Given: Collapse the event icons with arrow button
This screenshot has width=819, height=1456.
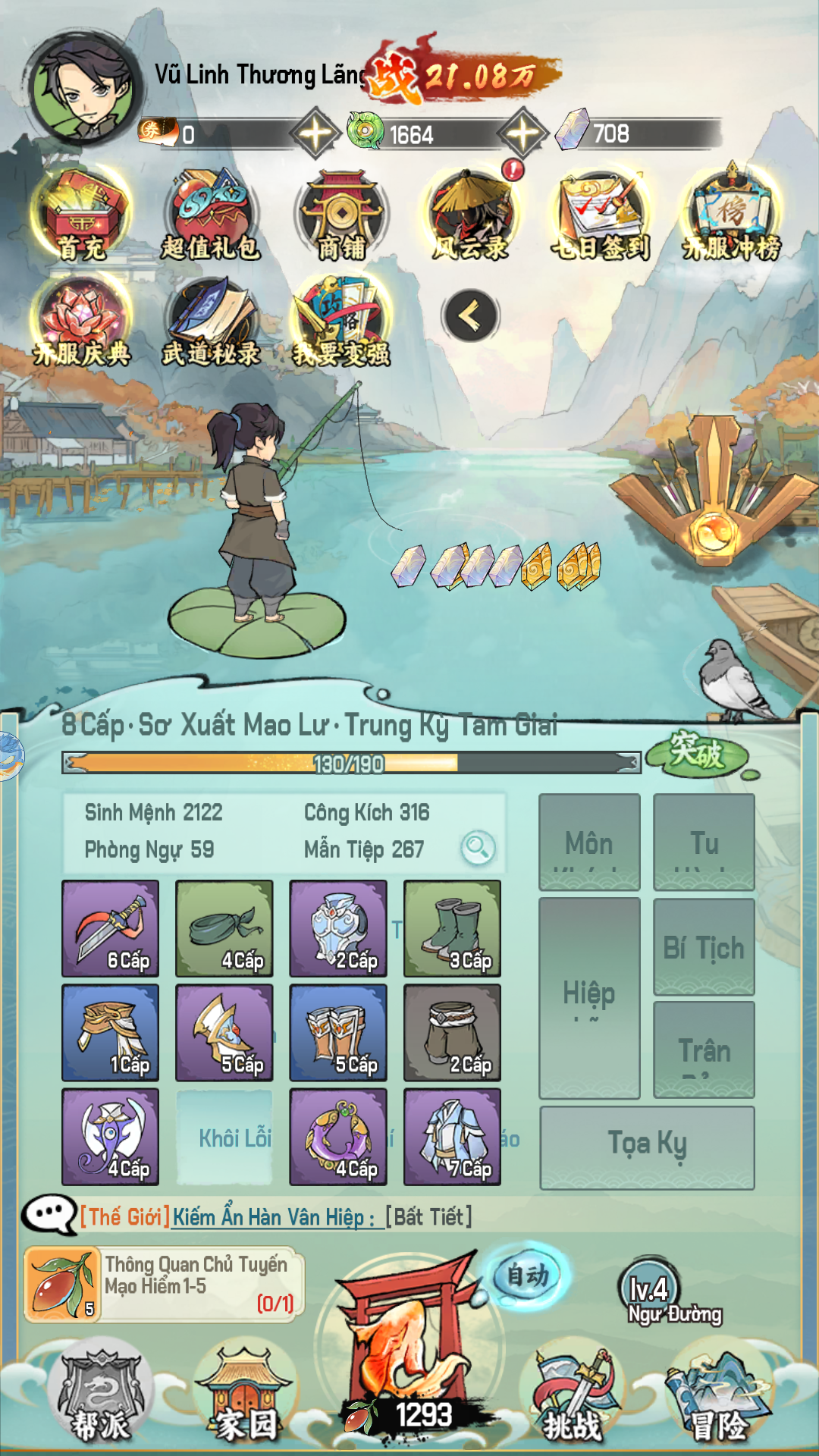Looking at the screenshot, I should [471, 315].
